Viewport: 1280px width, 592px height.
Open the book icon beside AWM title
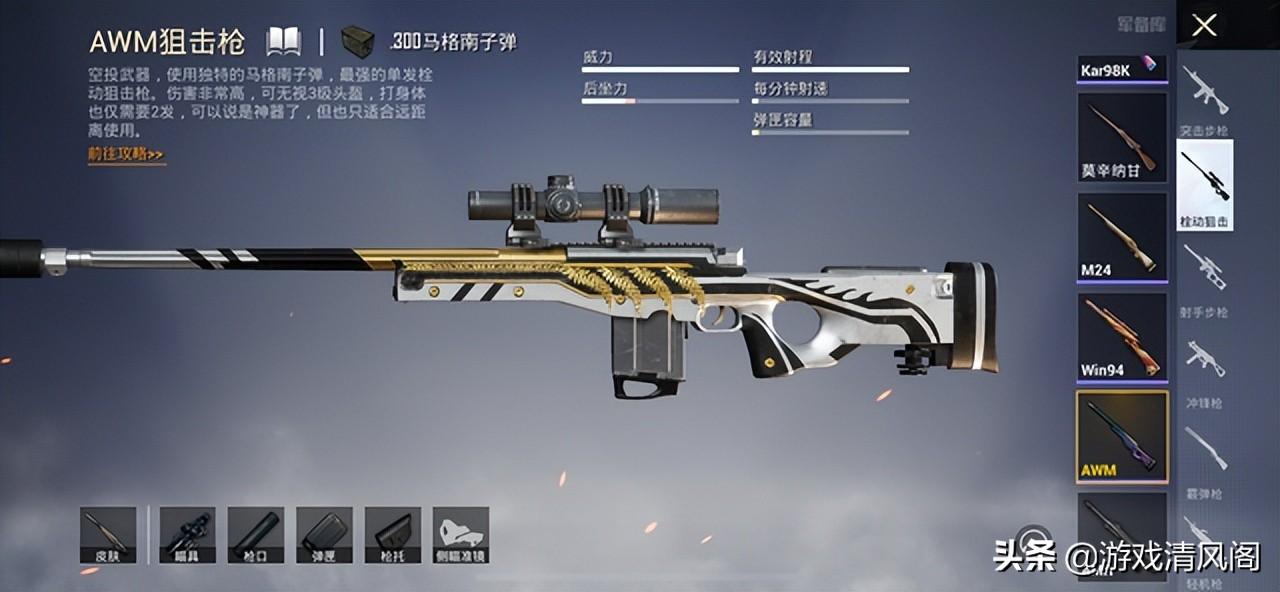tap(283, 41)
